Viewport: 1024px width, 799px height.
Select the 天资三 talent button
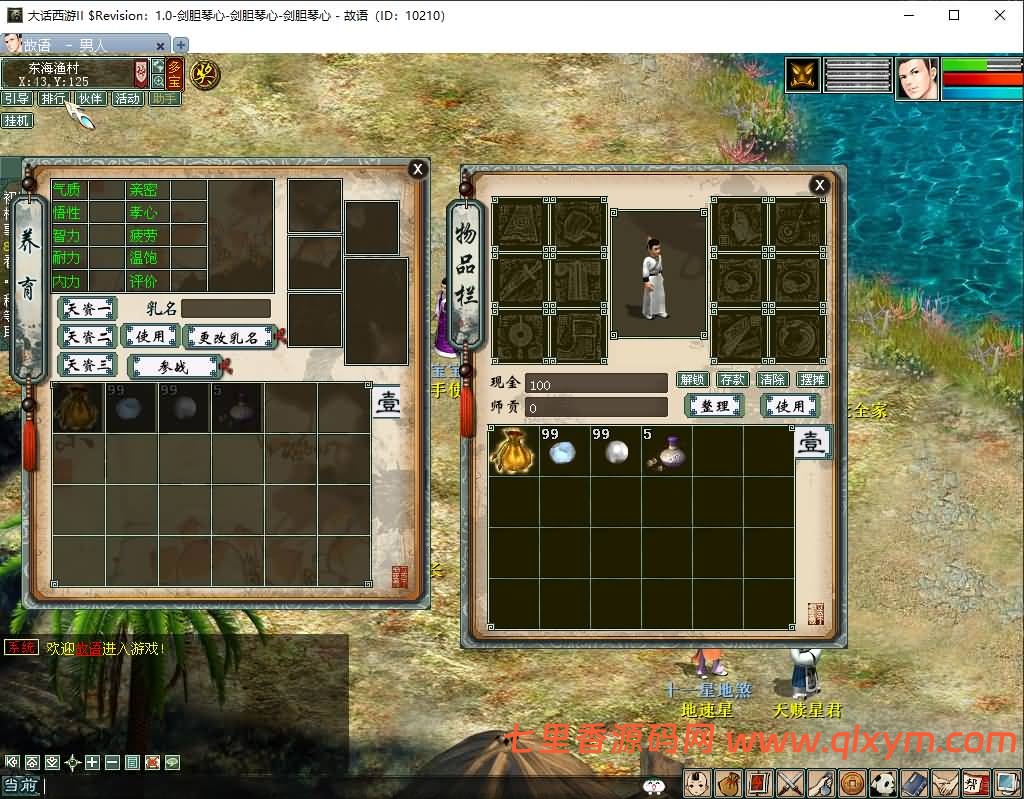pyautogui.click(x=88, y=365)
